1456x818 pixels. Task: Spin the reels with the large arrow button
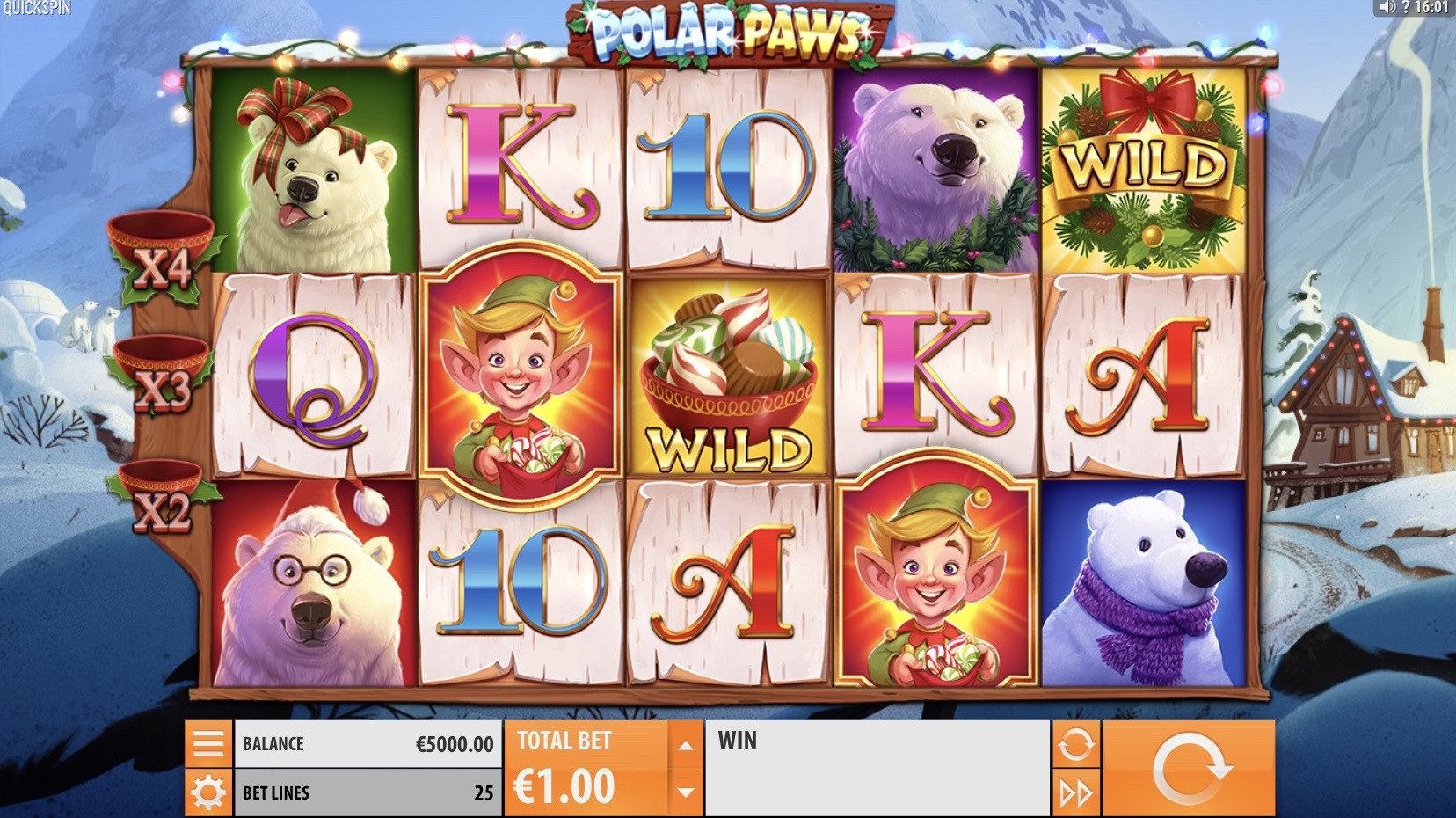pyautogui.click(x=1189, y=768)
